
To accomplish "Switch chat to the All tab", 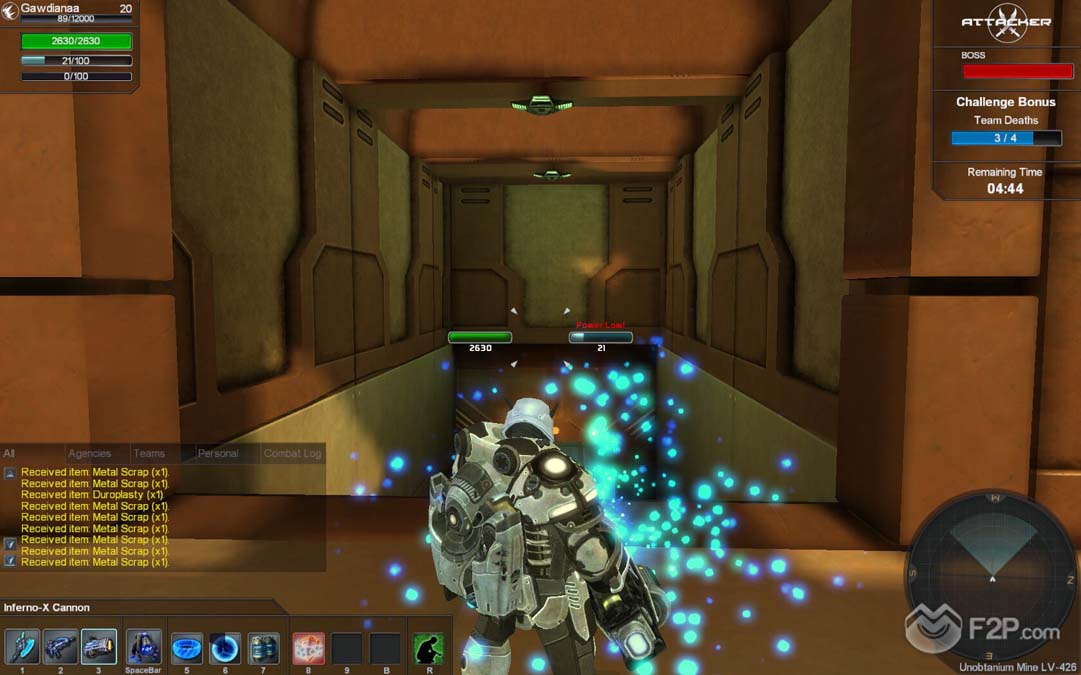I will pos(10,454).
